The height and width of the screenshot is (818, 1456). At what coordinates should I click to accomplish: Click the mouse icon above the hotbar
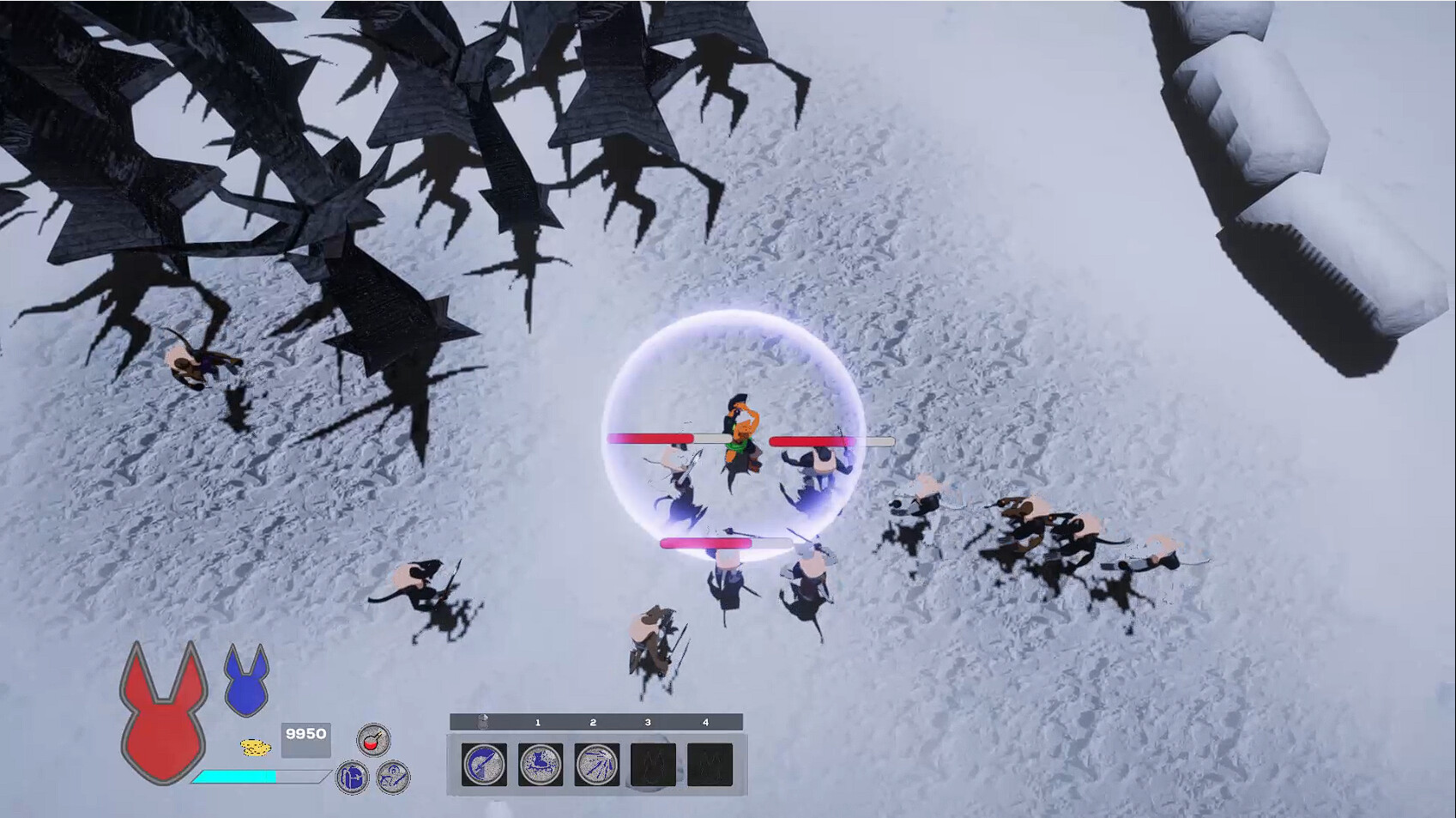click(483, 722)
